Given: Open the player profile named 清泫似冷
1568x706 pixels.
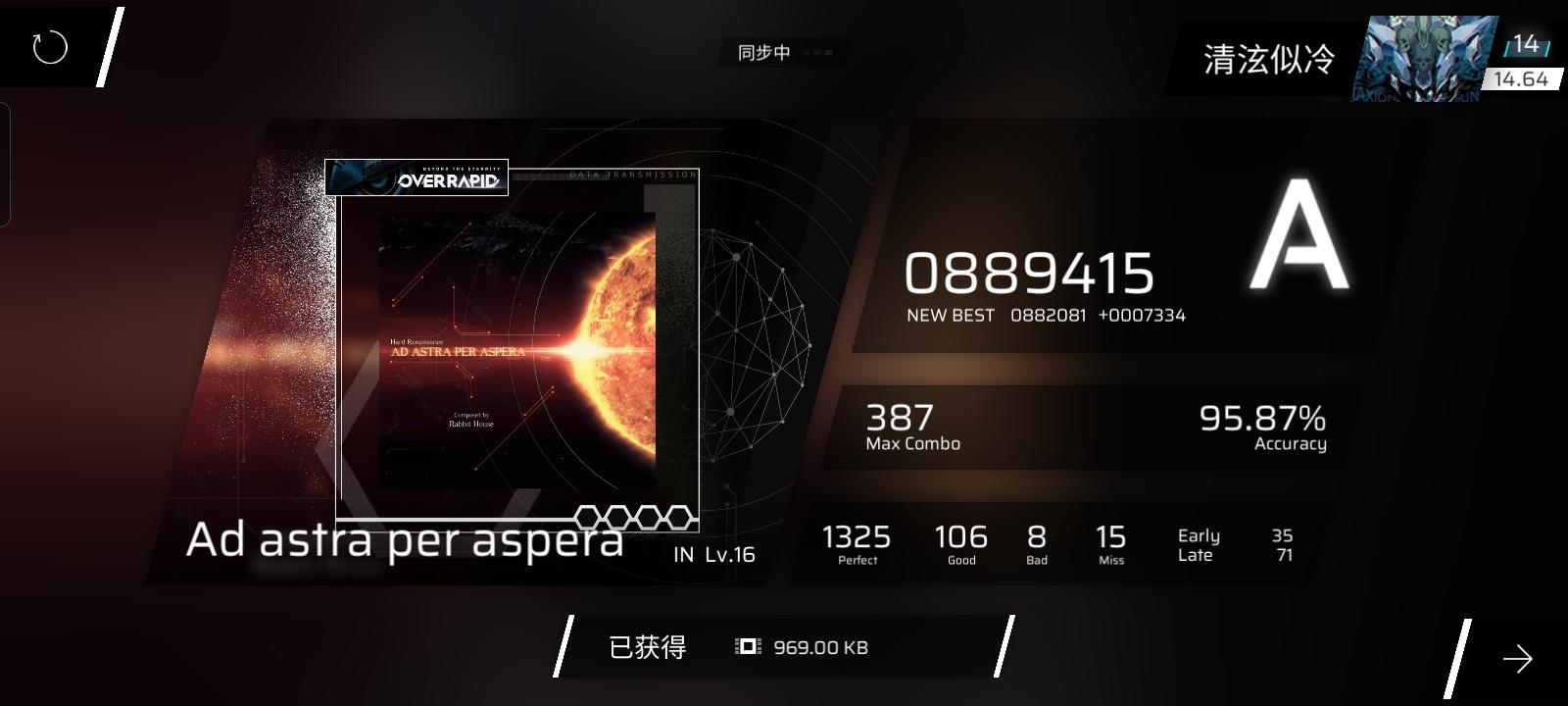Looking at the screenshot, I should coord(1269,61).
